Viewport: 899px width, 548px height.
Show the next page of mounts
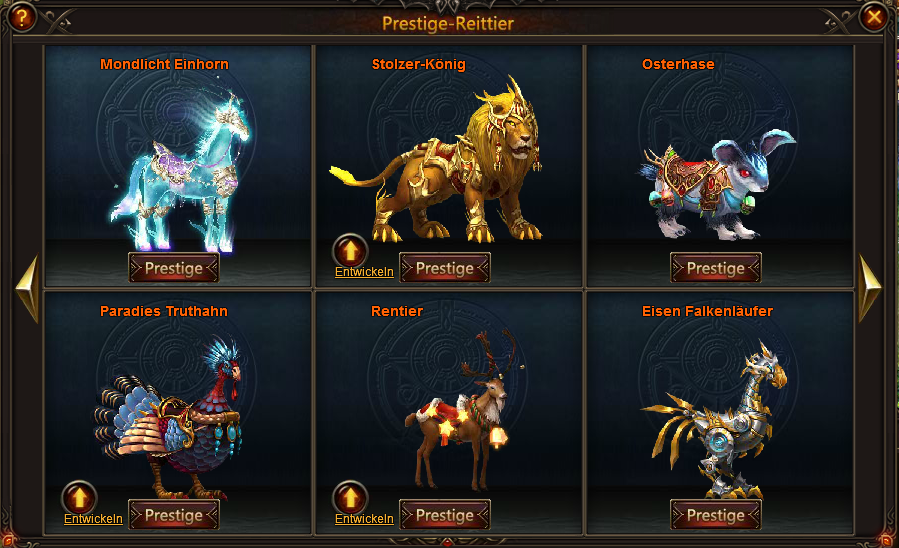coord(870,289)
